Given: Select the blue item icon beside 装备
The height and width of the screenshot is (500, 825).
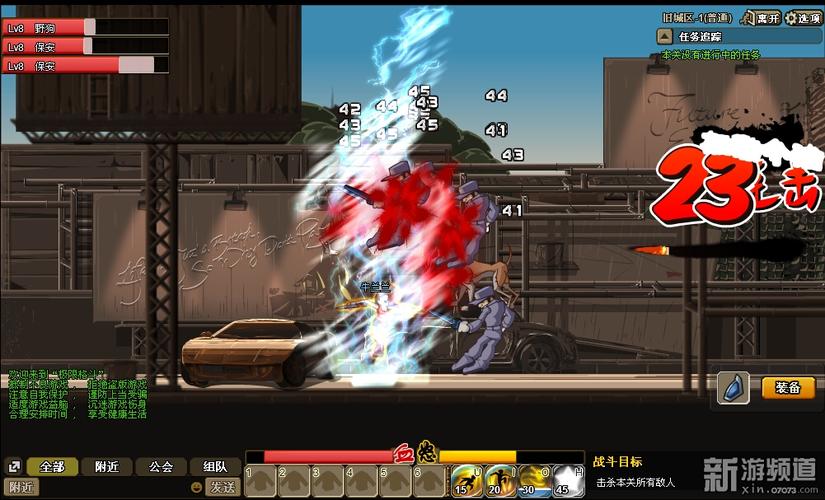Looking at the screenshot, I should pyautogui.click(x=733, y=389).
